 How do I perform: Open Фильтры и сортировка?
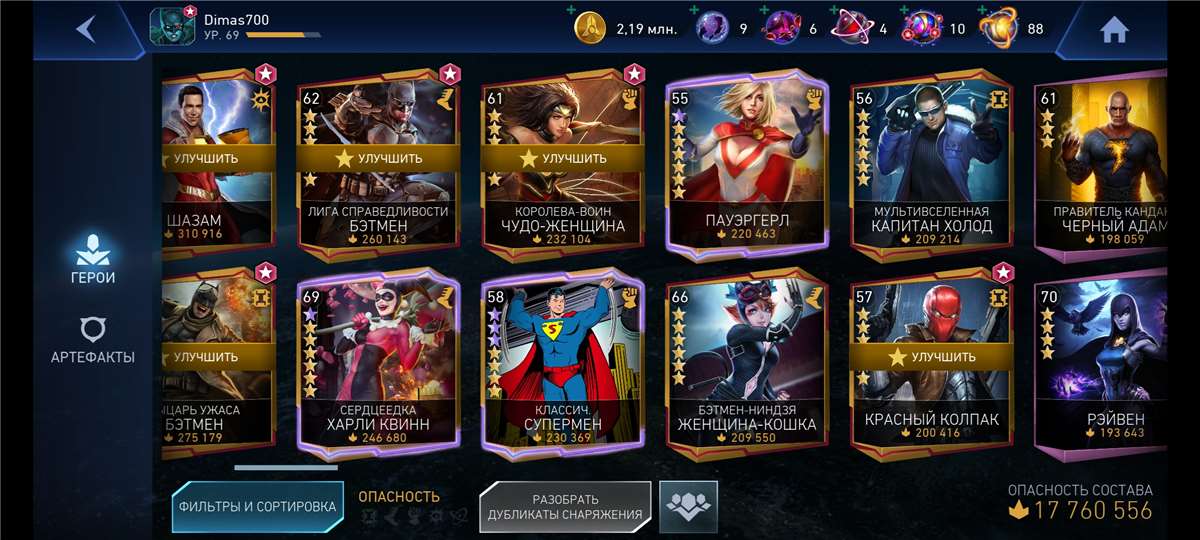click(x=257, y=506)
